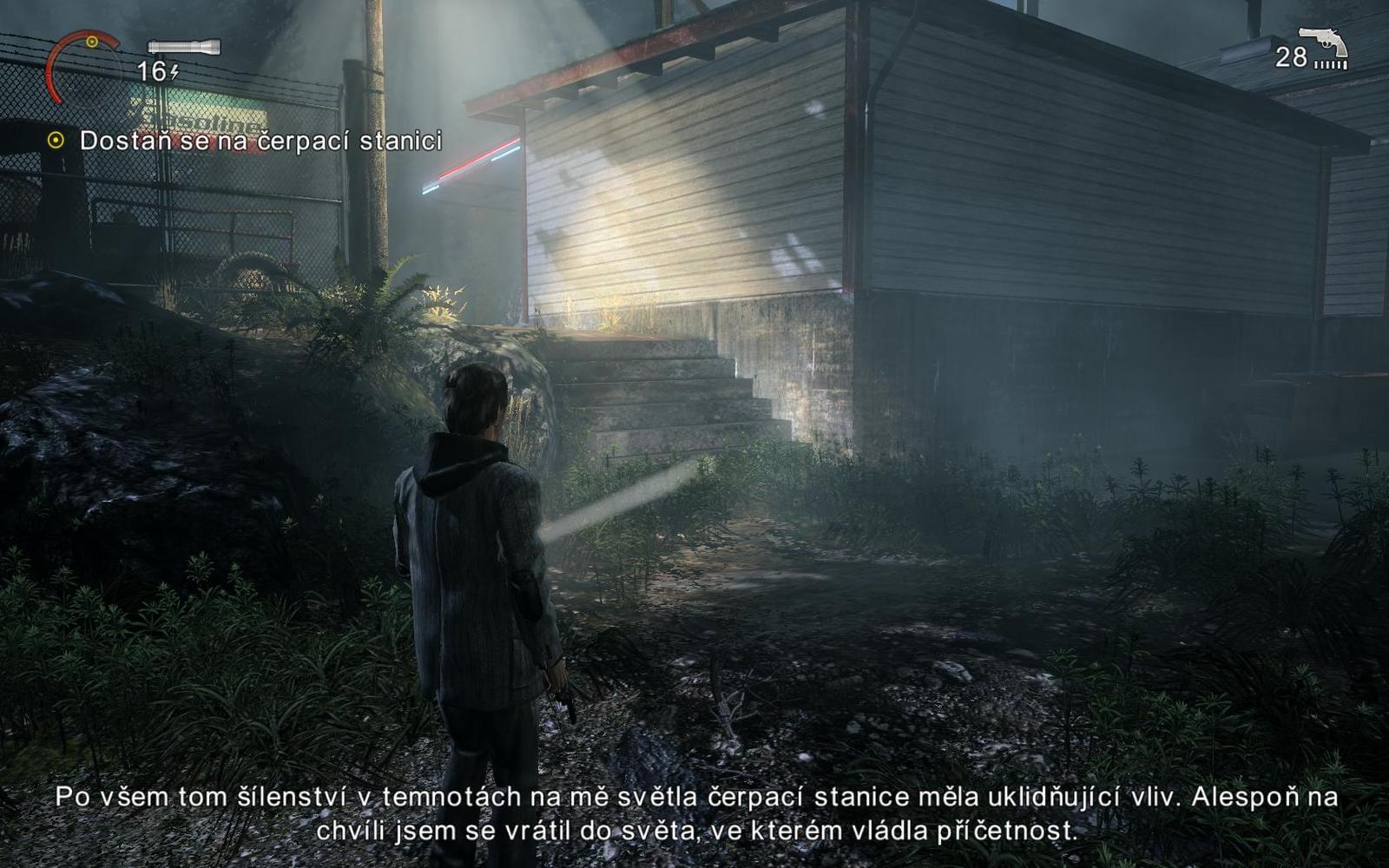The image size is (1389, 868).
Task: Expand the subtitle text at the bottom
Action: [x=694, y=816]
